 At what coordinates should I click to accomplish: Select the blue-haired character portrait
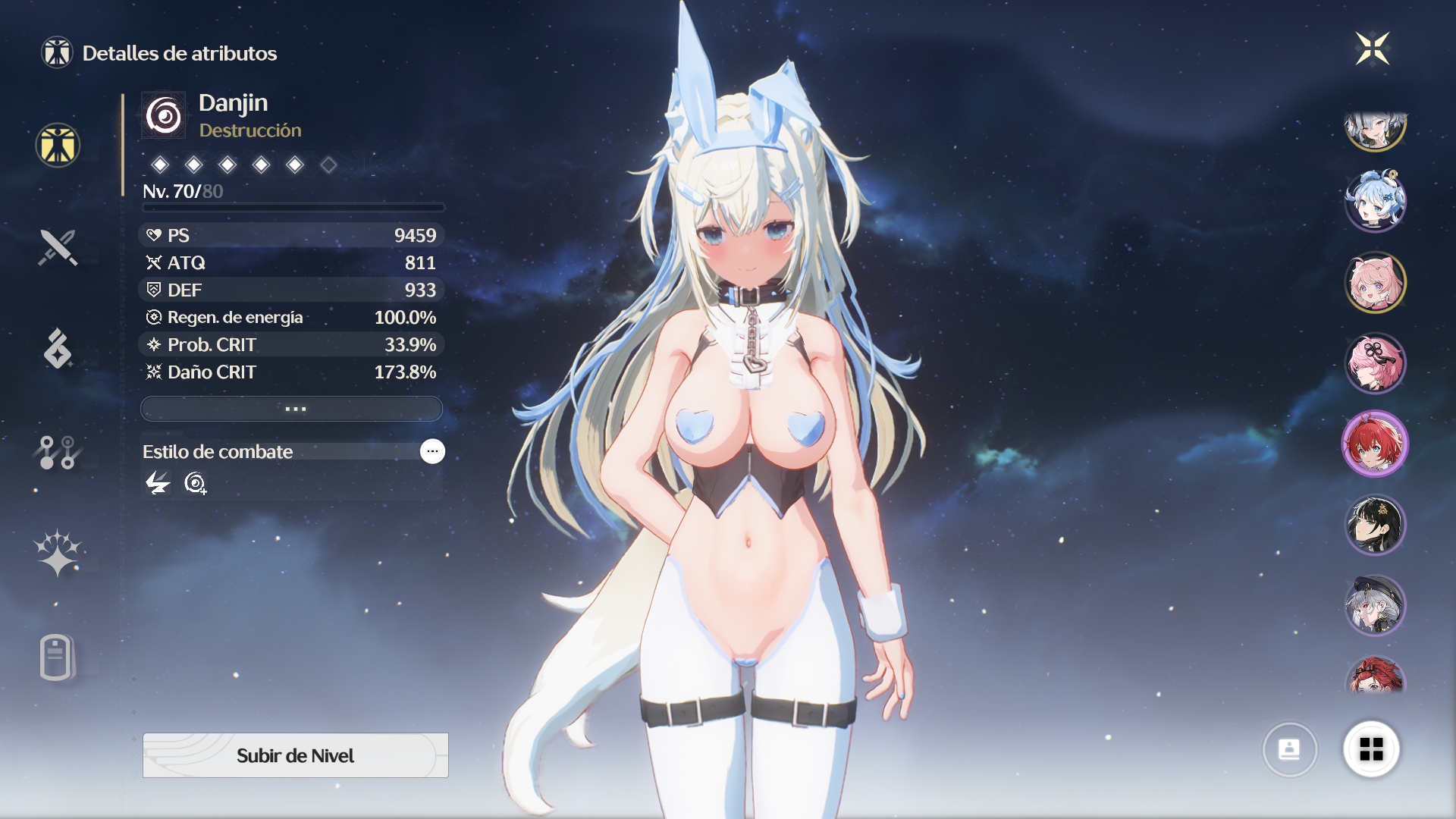point(1375,199)
